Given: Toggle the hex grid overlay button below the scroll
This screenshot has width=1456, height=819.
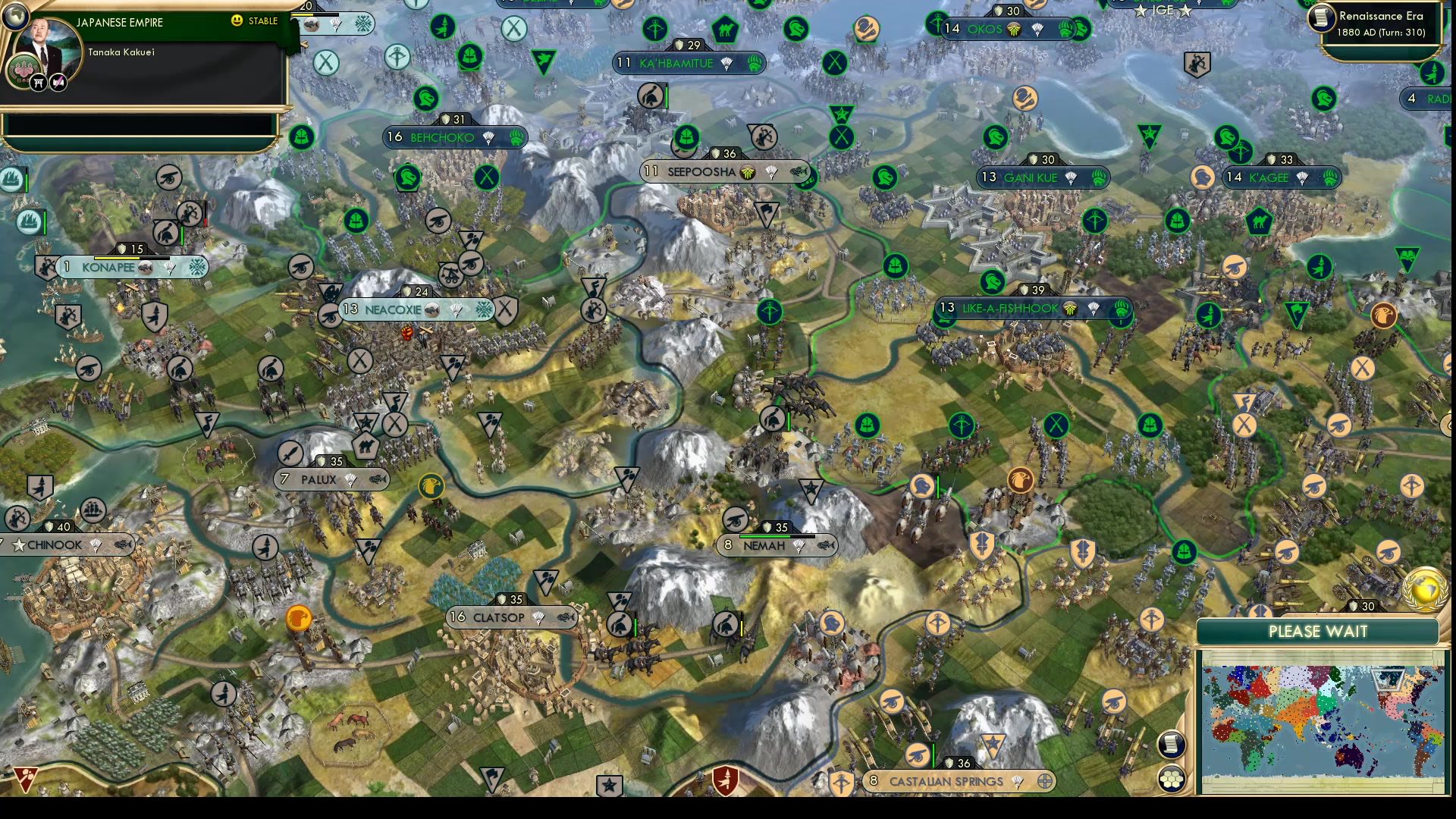Looking at the screenshot, I should tap(1172, 778).
